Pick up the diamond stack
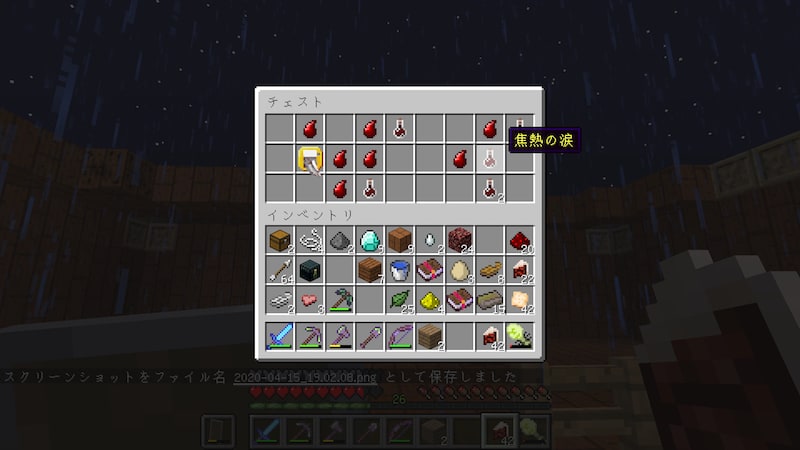Image resolution: width=800 pixels, height=450 pixels. 370,240
